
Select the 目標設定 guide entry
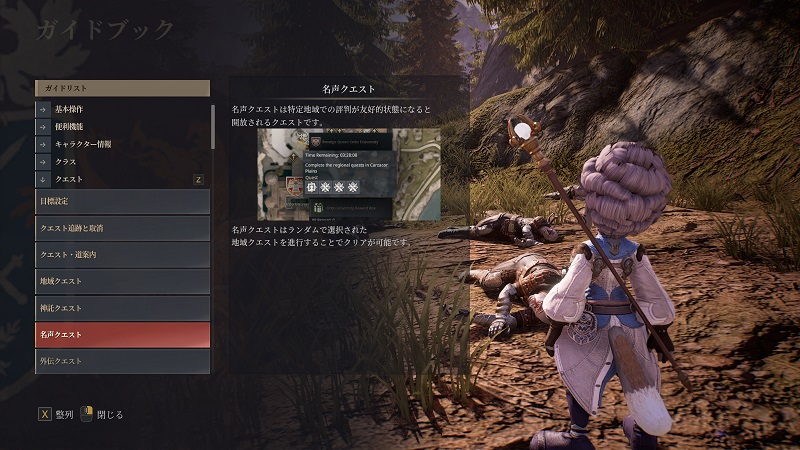pyautogui.click(x=122, y=202)
